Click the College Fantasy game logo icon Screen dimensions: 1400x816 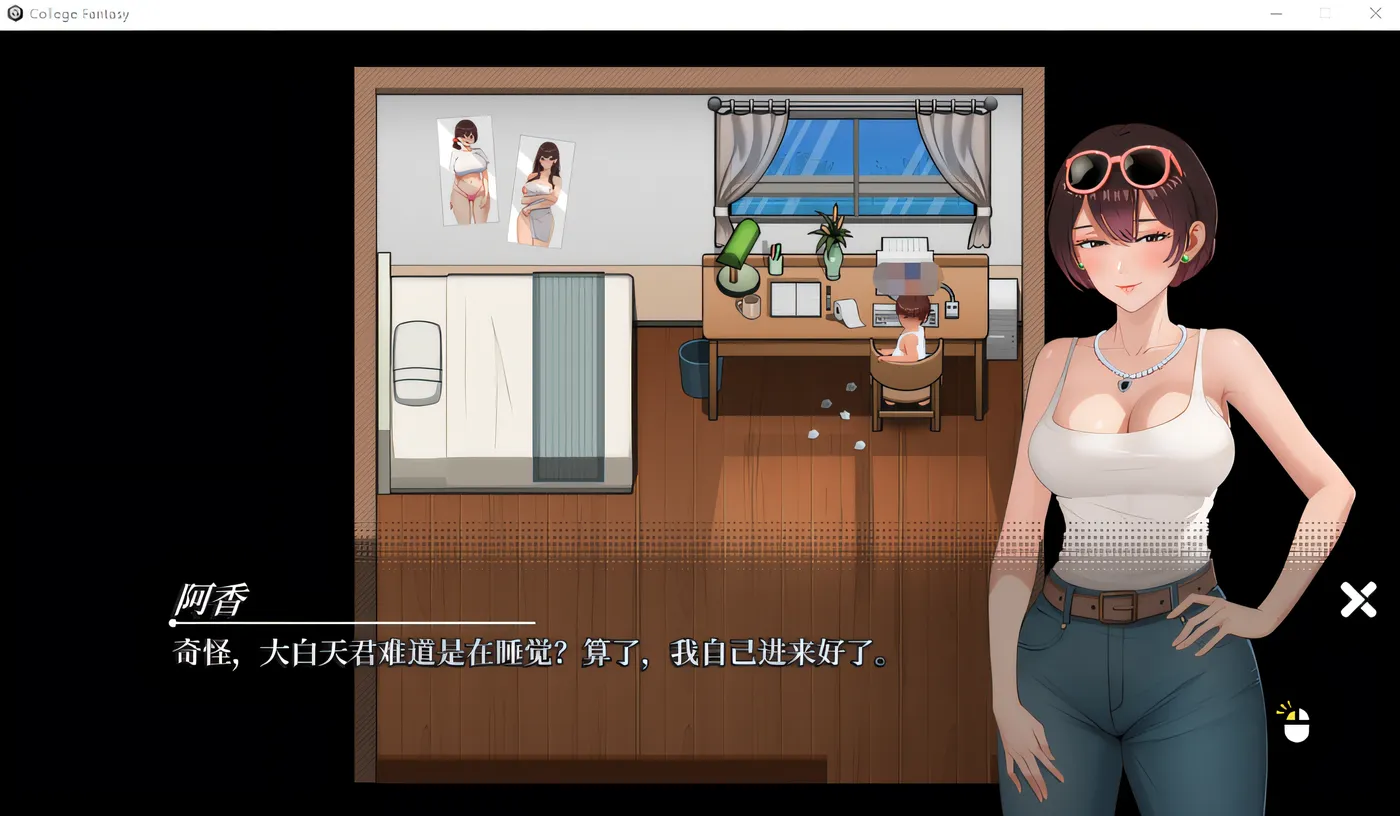point(15,13)
